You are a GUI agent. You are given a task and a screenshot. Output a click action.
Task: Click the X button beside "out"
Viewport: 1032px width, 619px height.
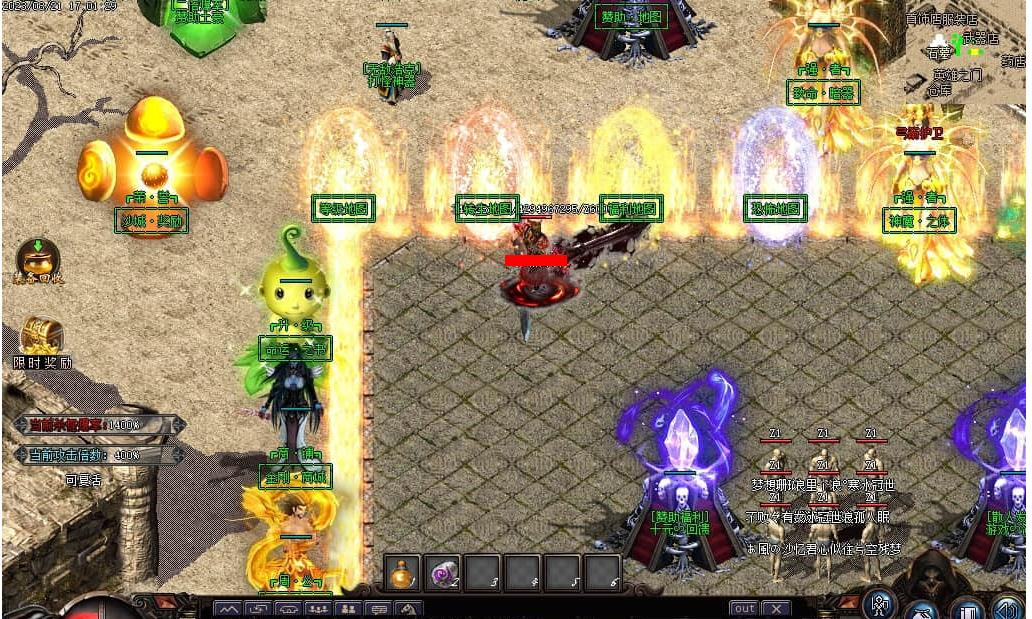pyautogui.click(x=776, y=608)
